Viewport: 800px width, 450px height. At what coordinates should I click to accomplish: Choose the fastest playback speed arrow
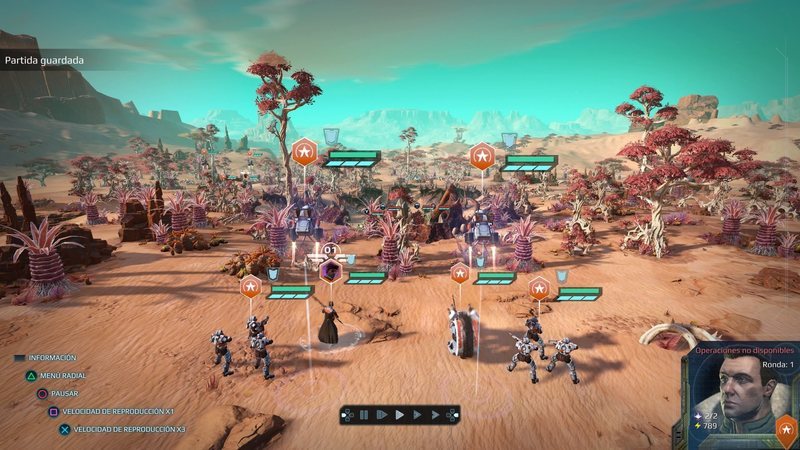(x=436, y=414)
